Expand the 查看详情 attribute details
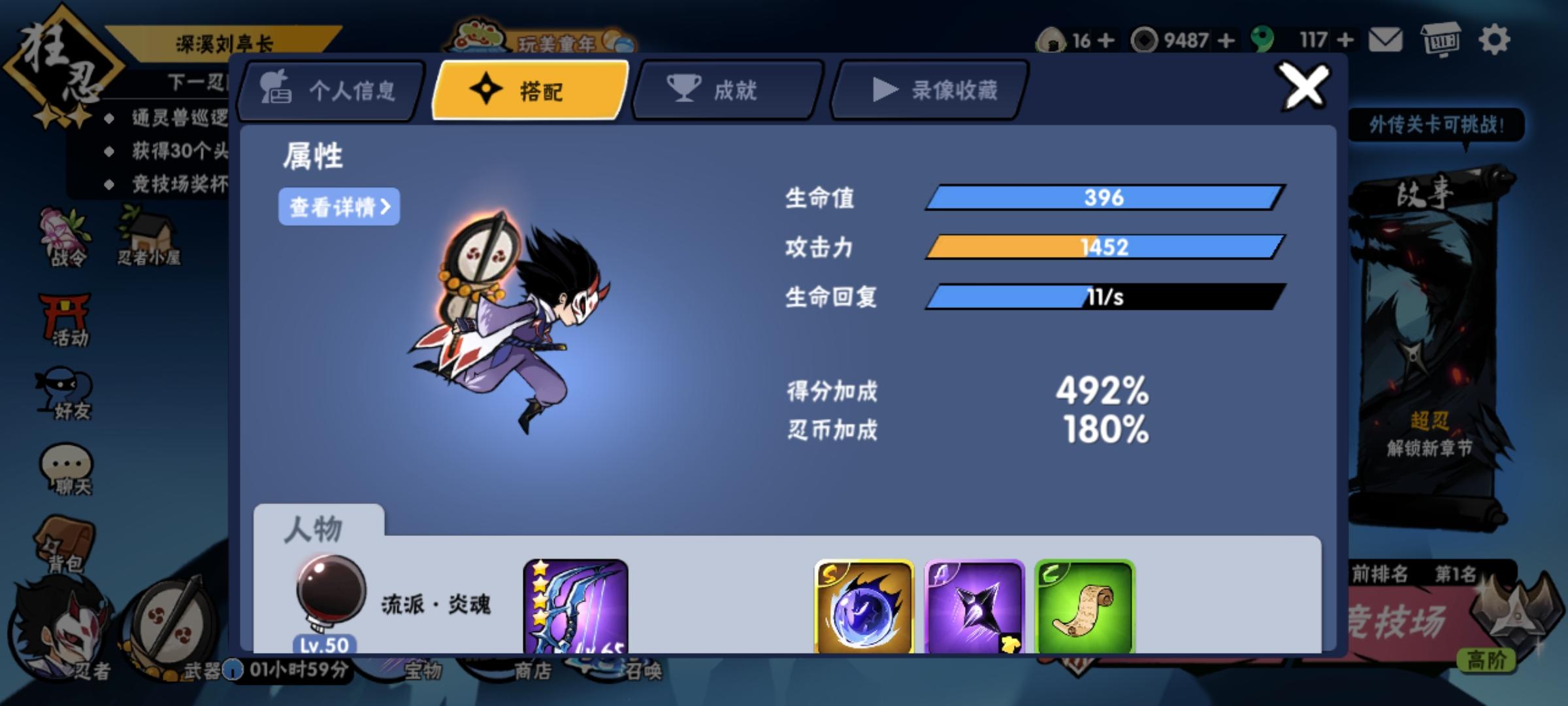The image size is (1568, 706). (340, 207)
